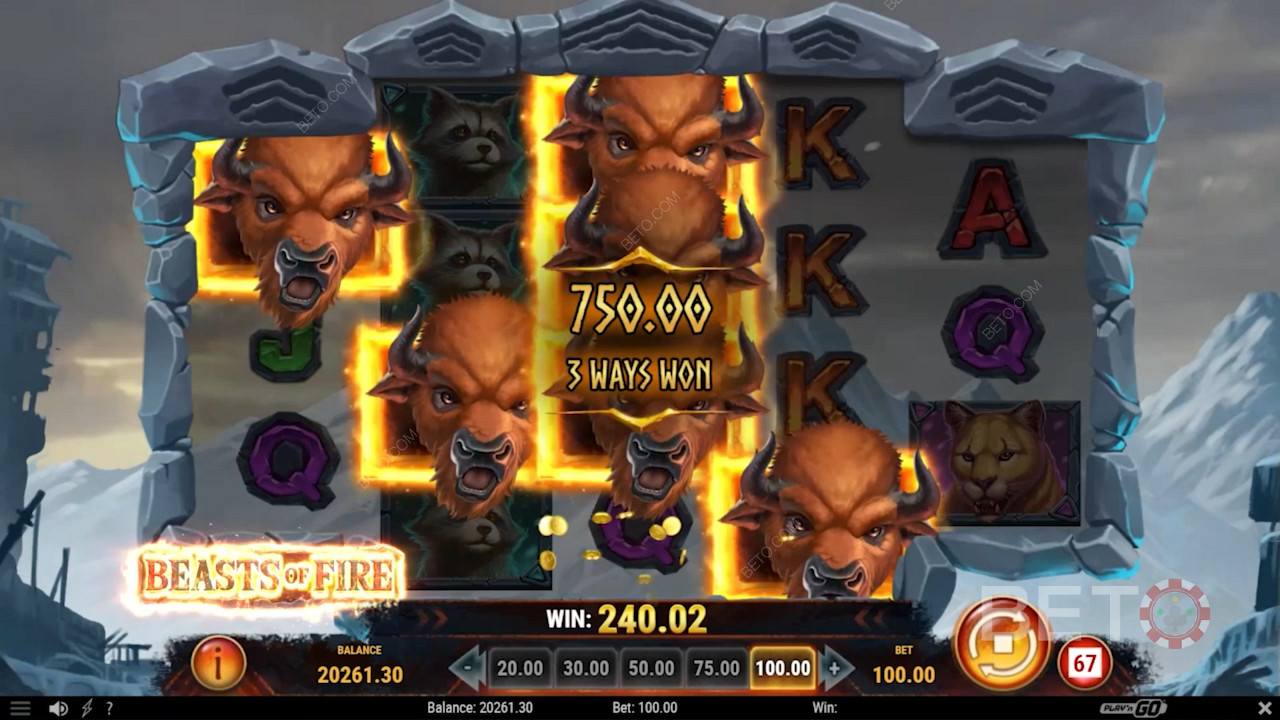
Task: Toggle the sound speaker icon
Action: click(58, 708)
